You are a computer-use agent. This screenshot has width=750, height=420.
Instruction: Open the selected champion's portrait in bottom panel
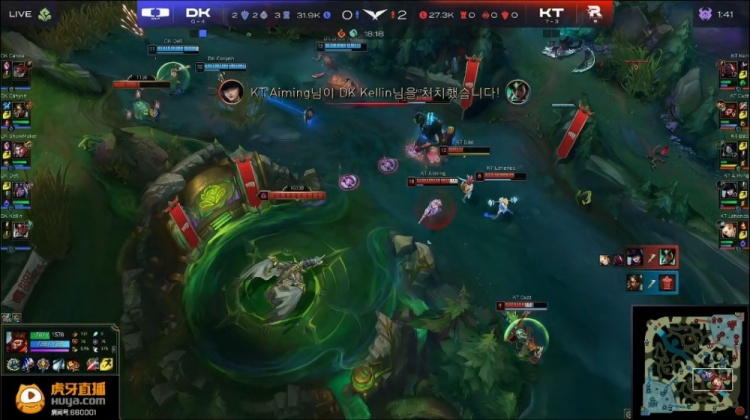click(x=18, y=343)
